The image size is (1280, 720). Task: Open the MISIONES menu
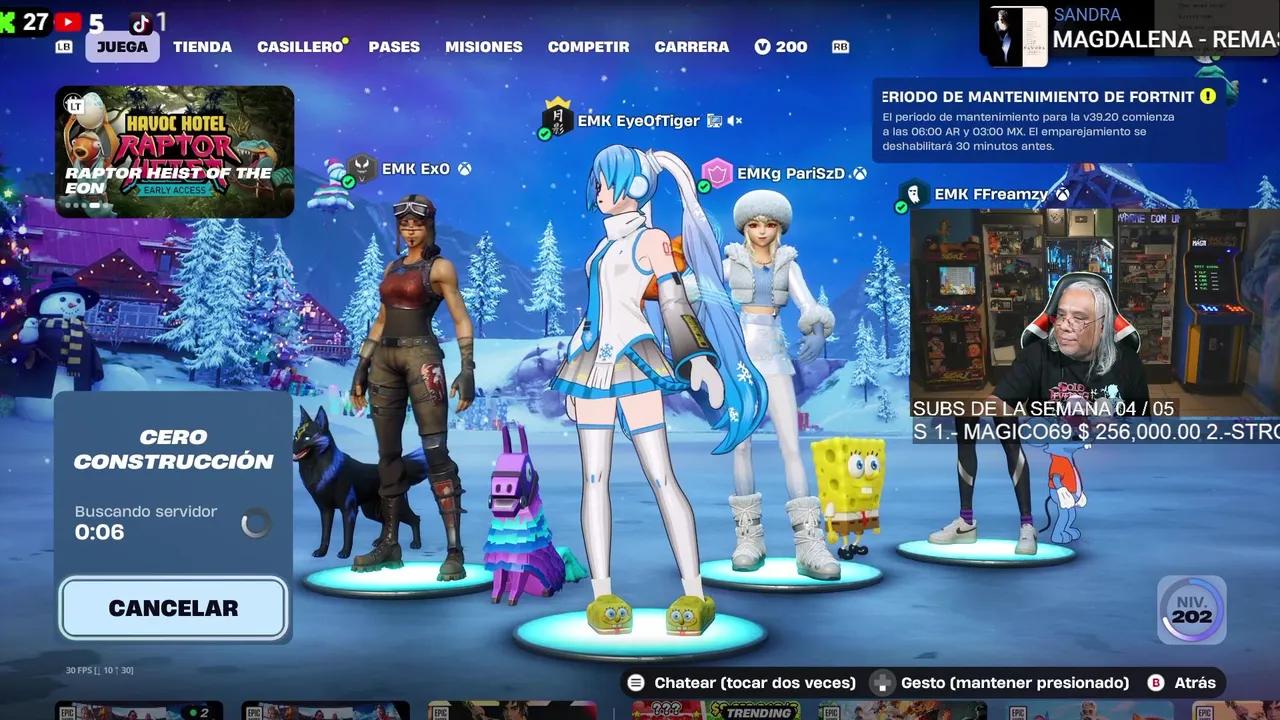click(484, 46)
